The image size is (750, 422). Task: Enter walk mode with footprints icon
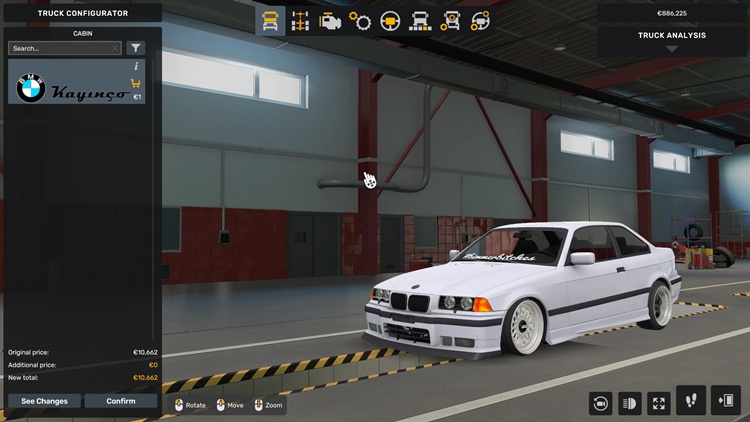[691, 400]
